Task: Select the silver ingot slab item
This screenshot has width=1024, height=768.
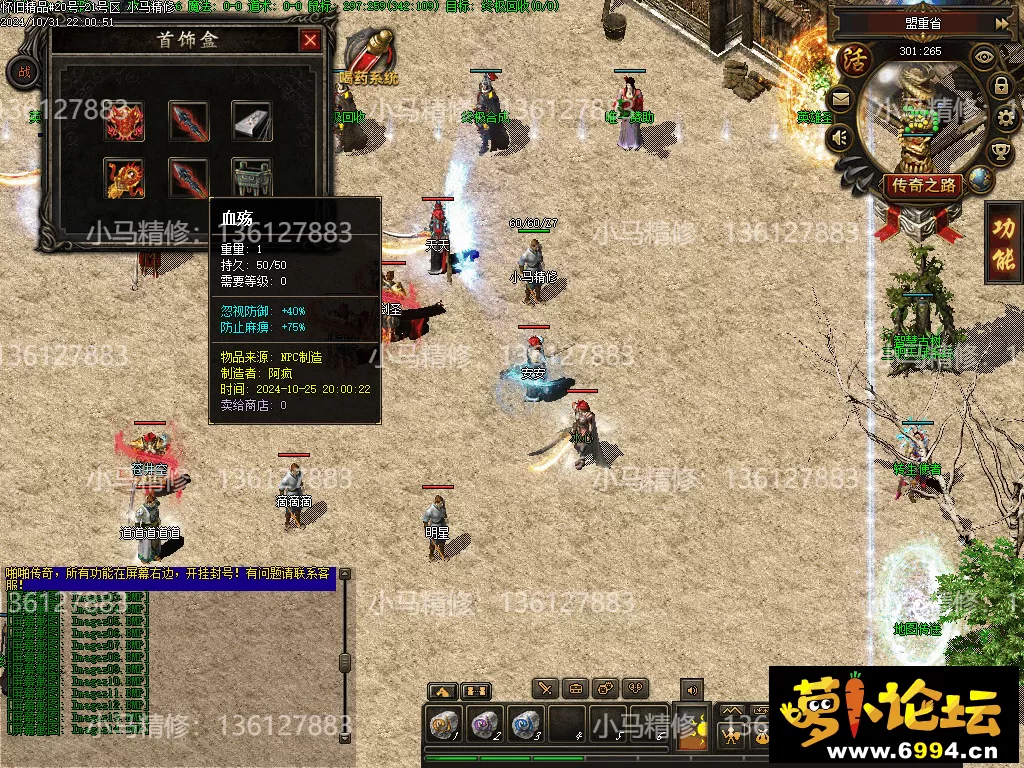Action: 251,121
